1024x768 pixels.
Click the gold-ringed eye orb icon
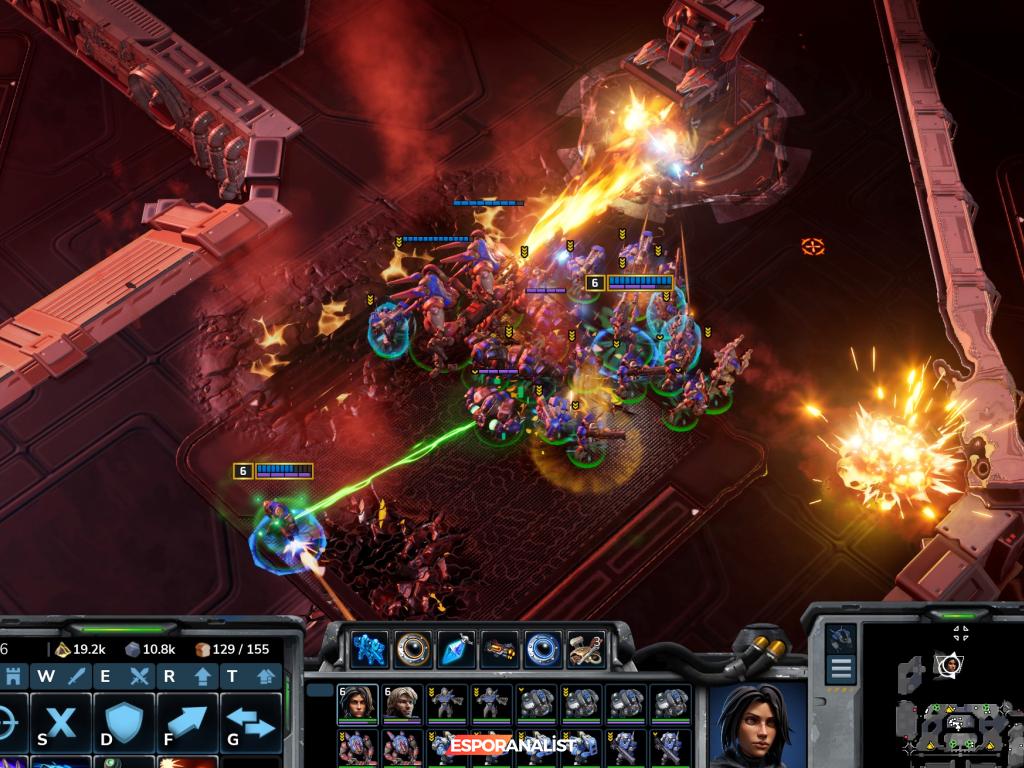point(412,649)
